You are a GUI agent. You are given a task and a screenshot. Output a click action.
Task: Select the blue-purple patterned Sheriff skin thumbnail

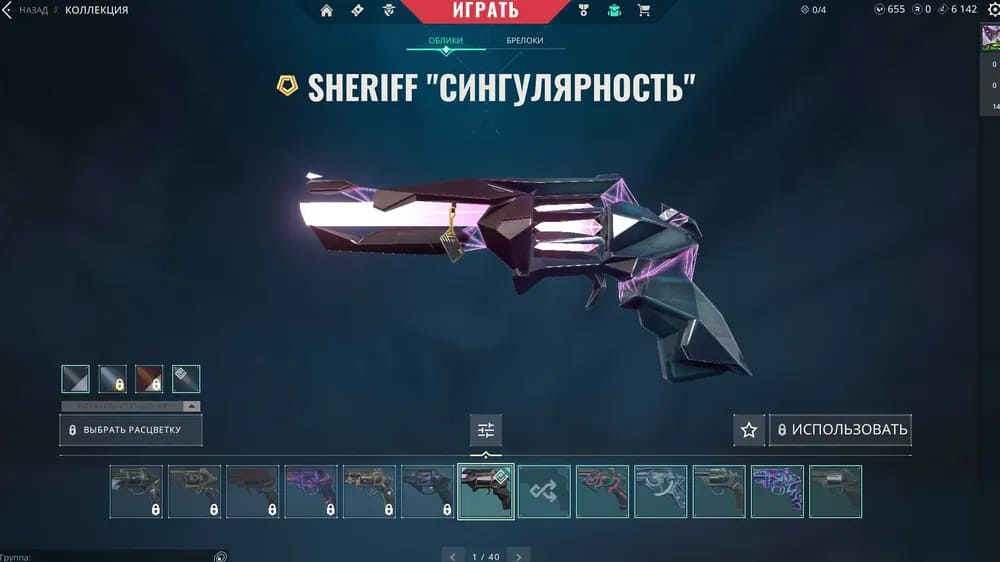click(777, 491)
